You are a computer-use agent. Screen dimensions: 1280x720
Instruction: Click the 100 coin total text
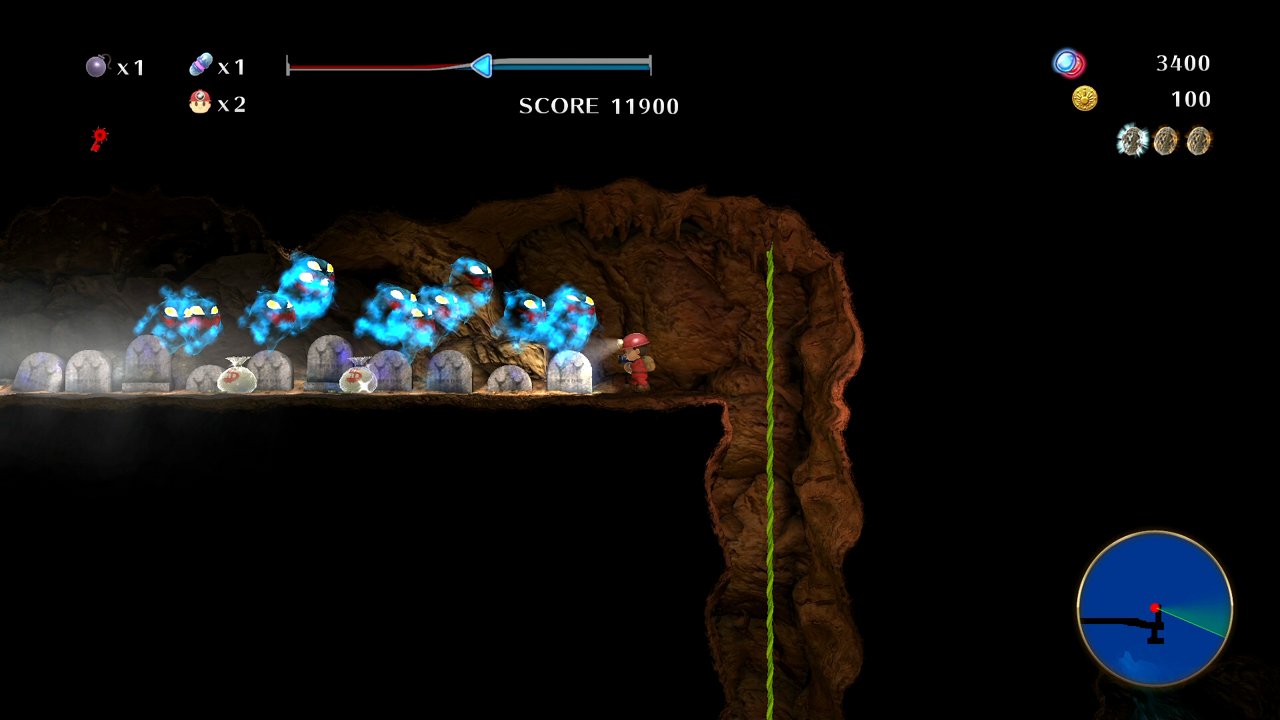[1190, 99]
